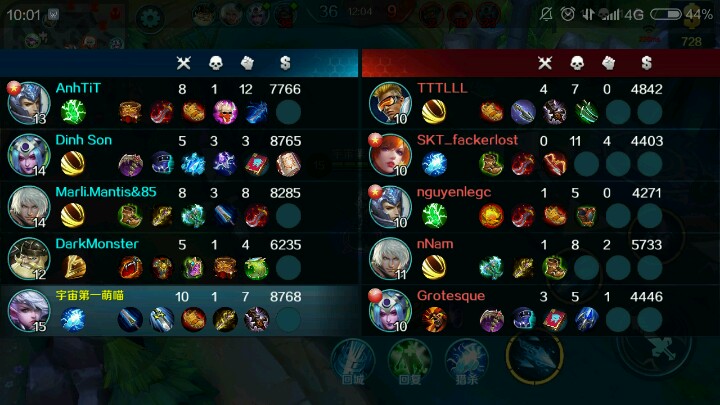Select AnhTiT's scoreboard row

click(180, 101)
